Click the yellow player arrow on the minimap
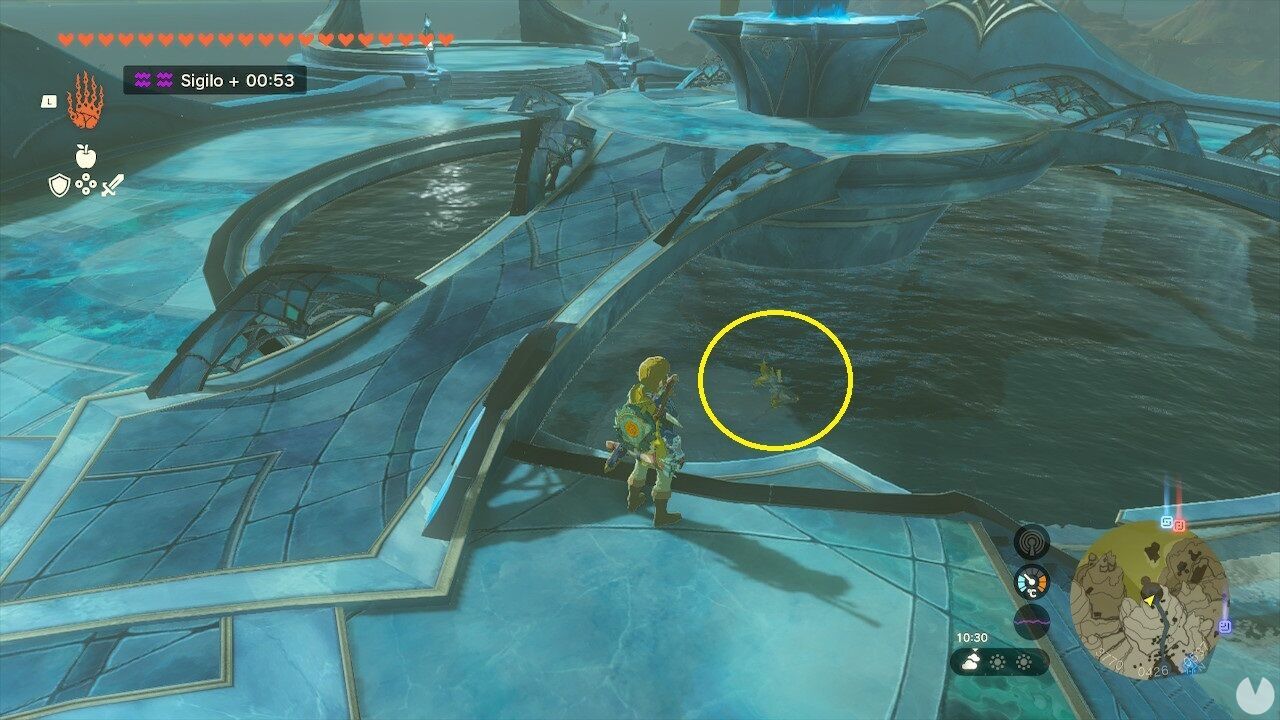 click(1150, 600)
